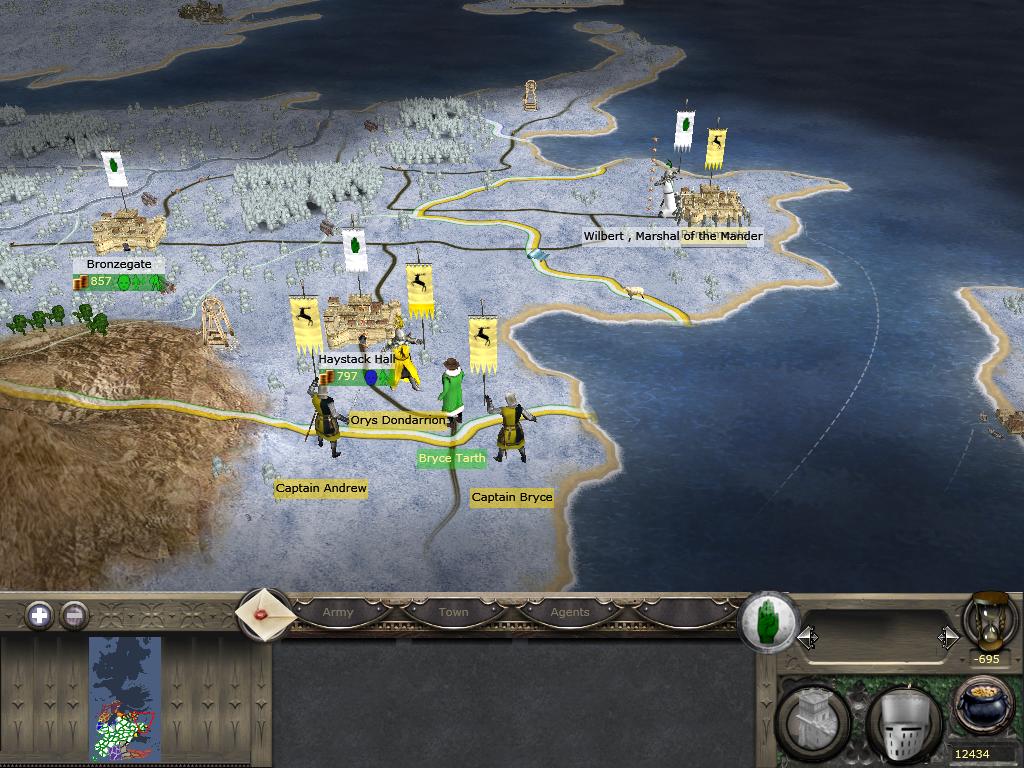Select the next item with the right arrow
The width and height of the screenshot is (1024, 768).
(x=947, y=637)
